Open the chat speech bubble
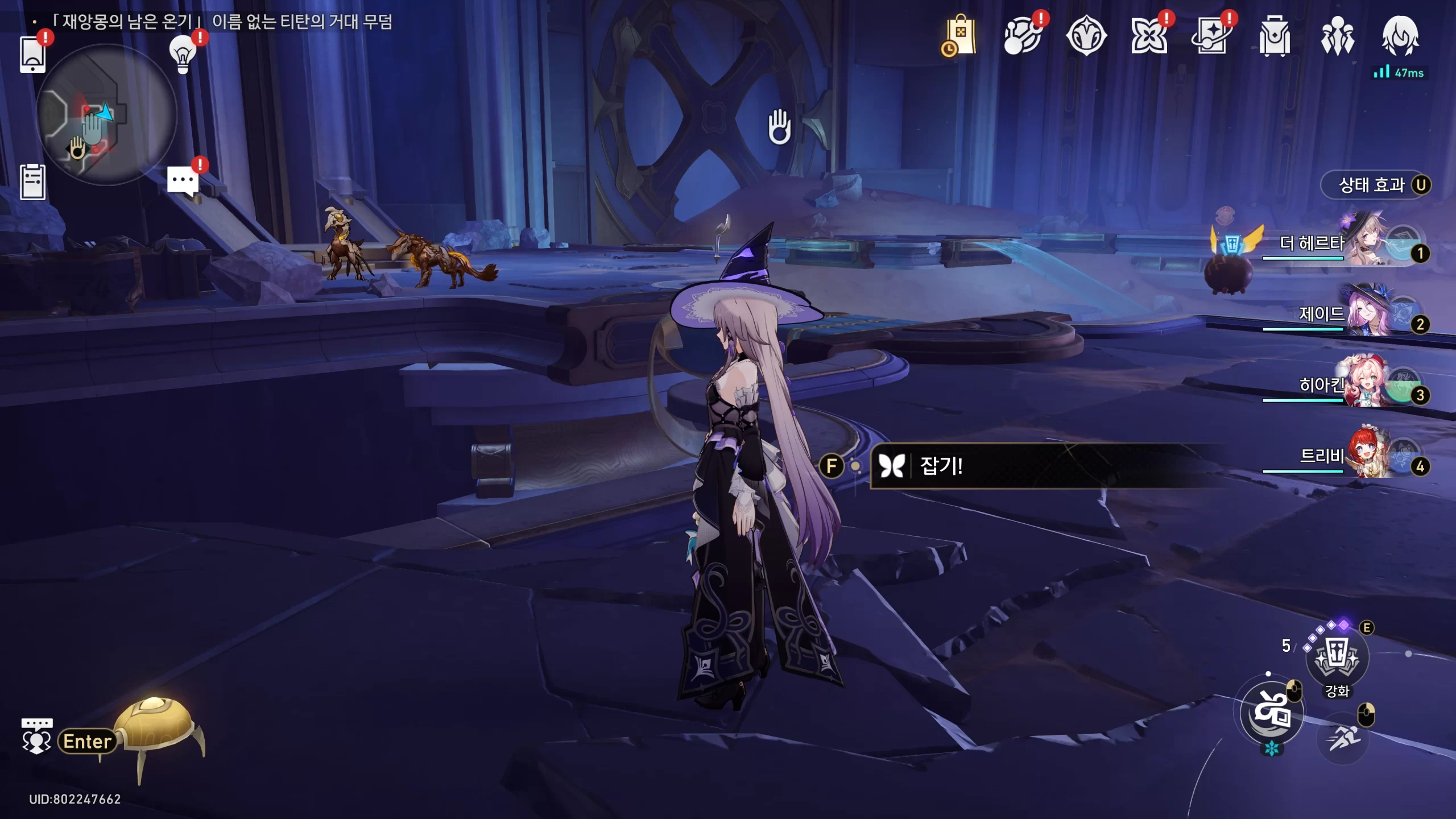The height and width of the screenshot is (819, 1456). coord(183,181)
